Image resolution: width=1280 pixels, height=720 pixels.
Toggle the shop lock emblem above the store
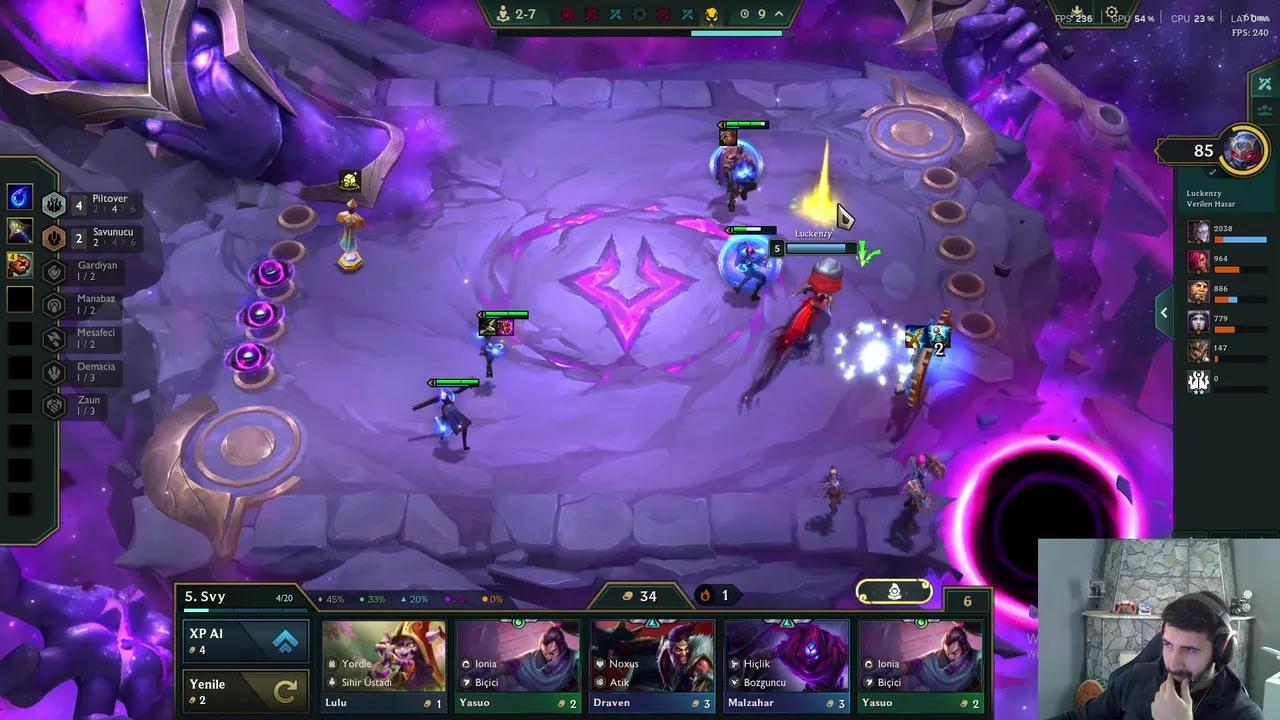click(893, 592)
